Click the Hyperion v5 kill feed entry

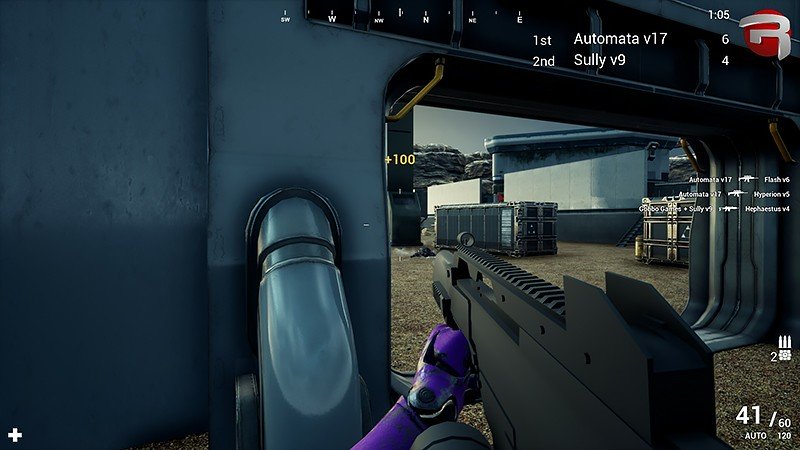click(x=735, y=194)
